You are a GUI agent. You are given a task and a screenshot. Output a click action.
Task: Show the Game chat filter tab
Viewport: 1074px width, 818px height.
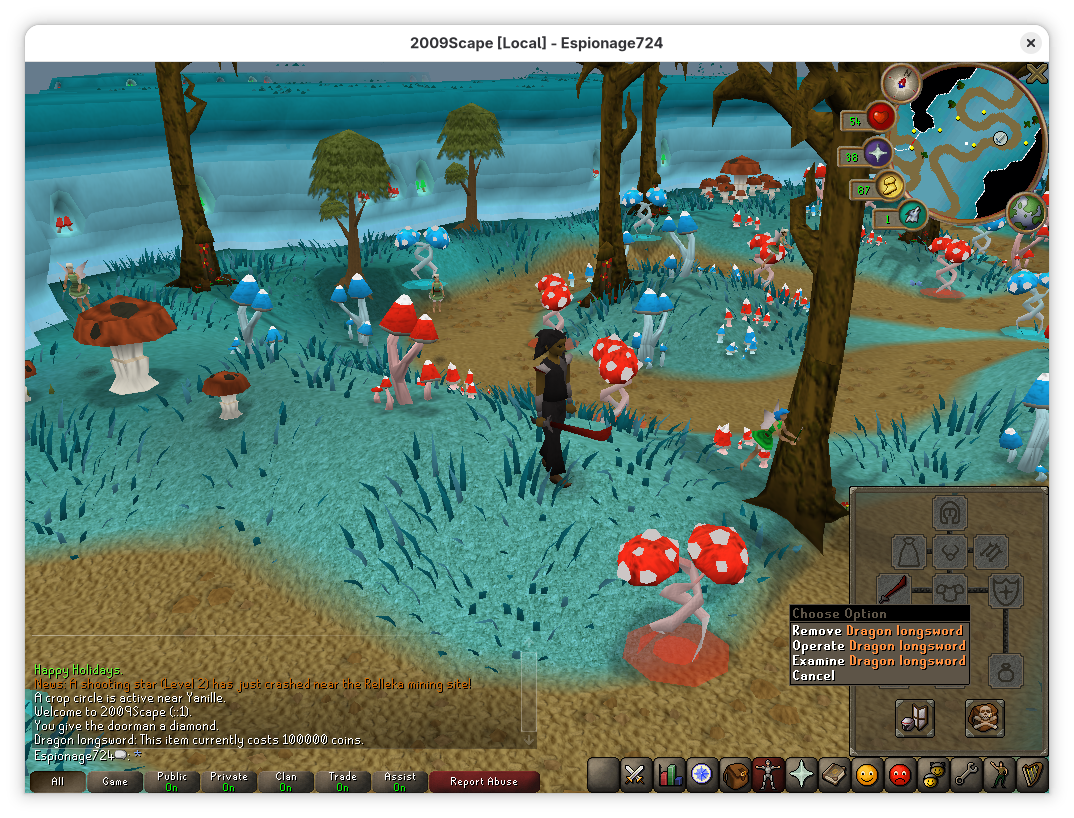coord(114,782)
